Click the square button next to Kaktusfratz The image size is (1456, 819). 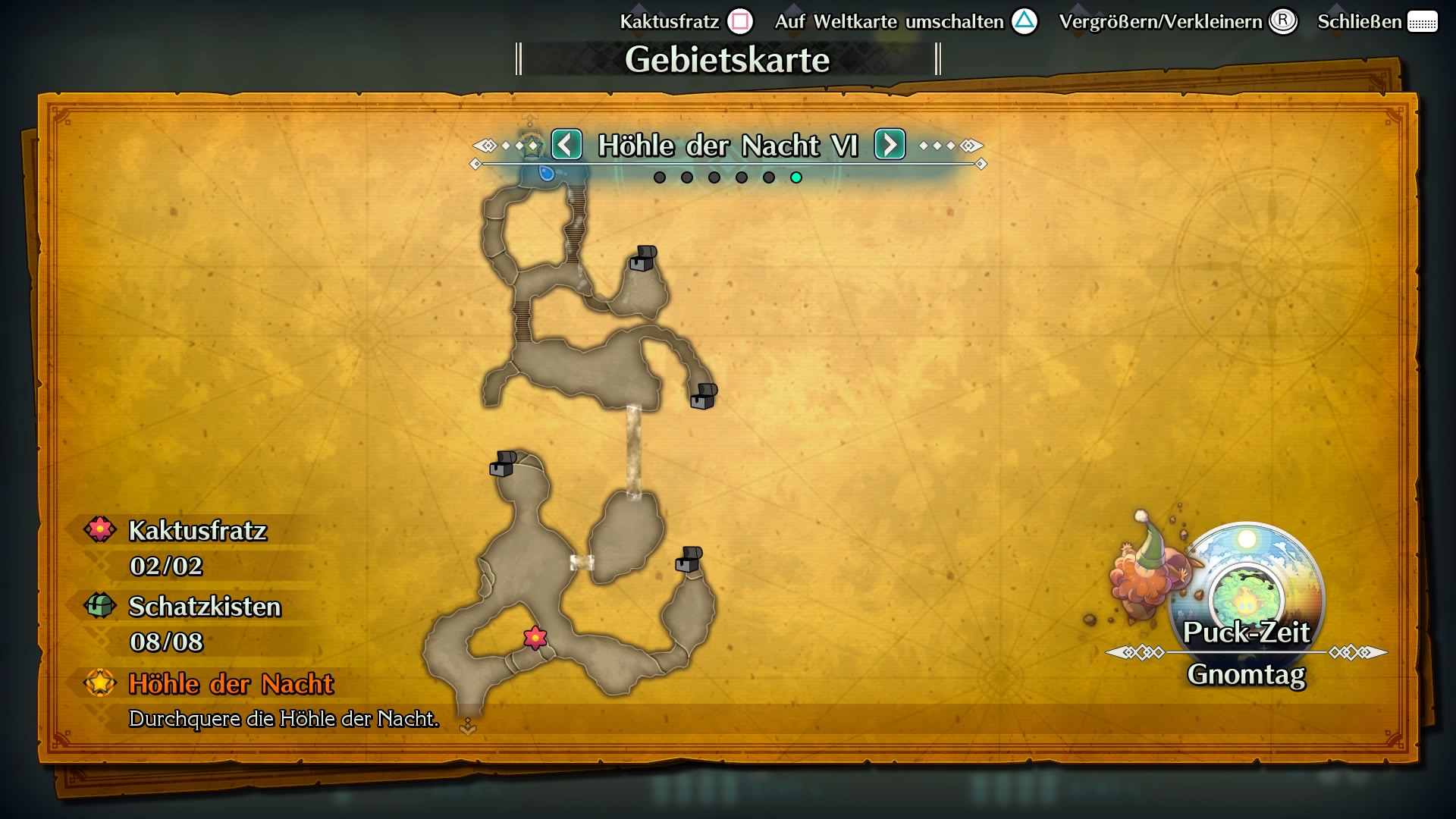(x=741, y=22)
